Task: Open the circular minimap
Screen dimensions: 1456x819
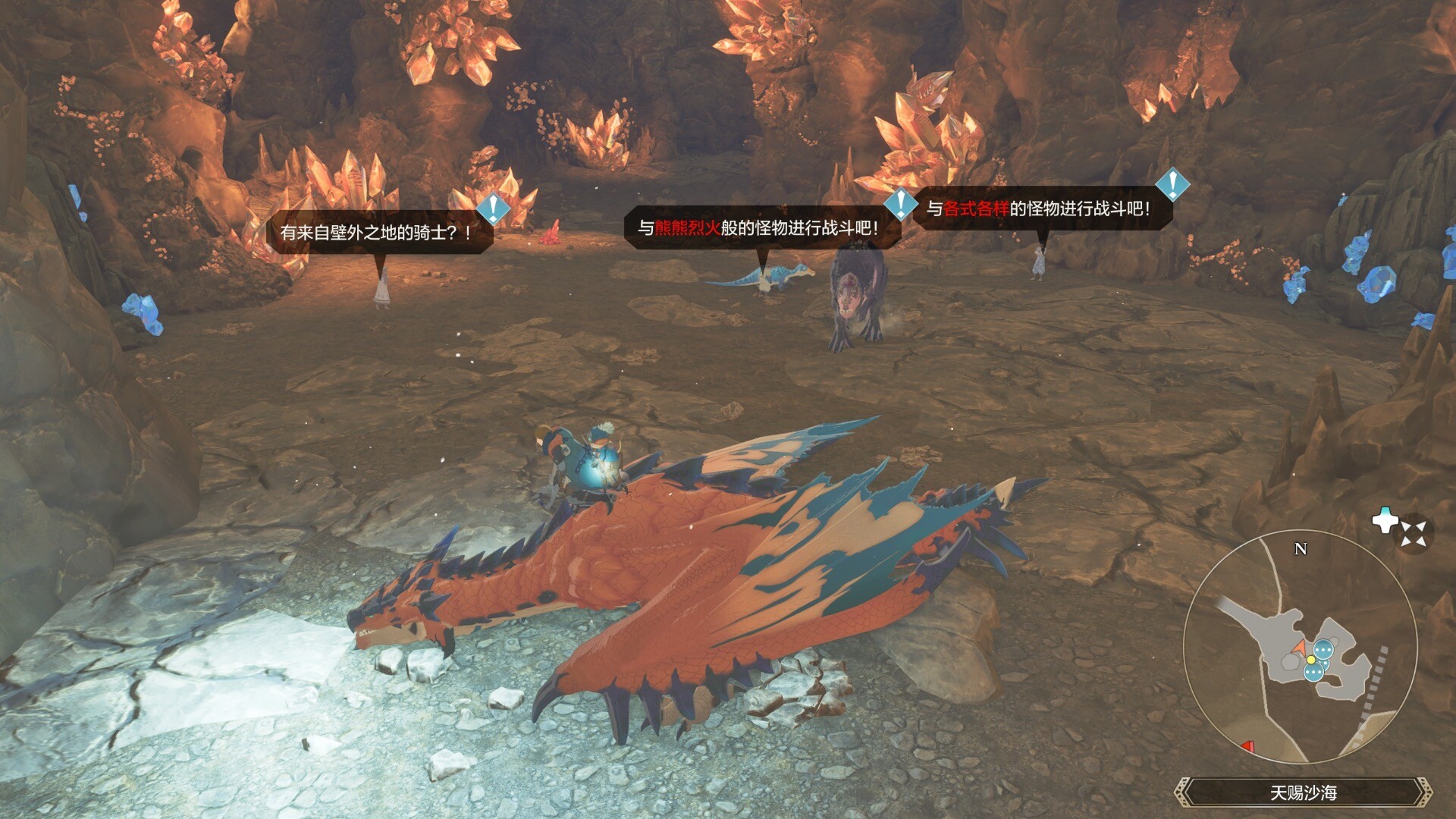Action: coord(1300,646)
